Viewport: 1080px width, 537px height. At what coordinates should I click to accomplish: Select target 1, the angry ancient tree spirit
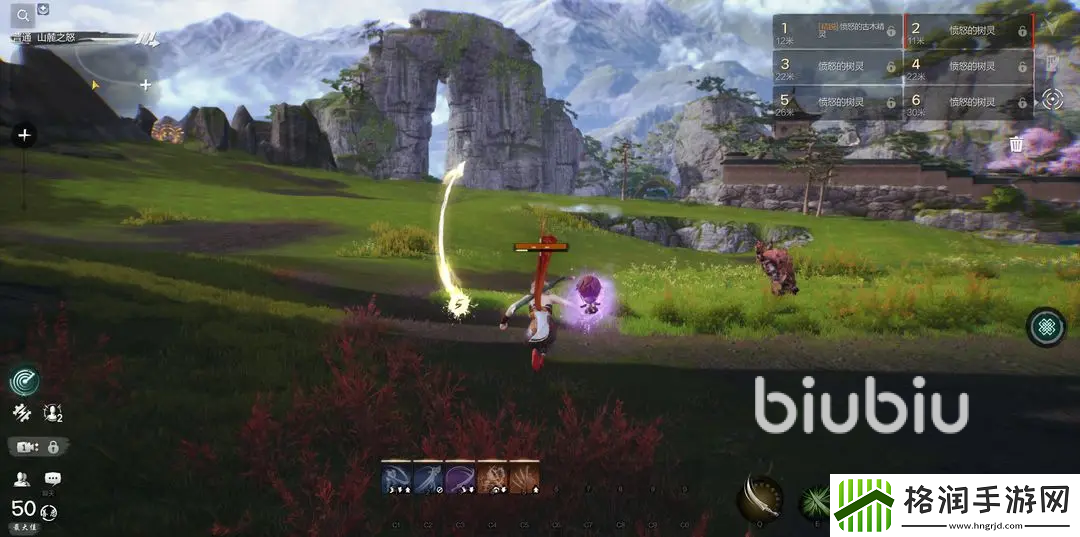click(x=837, y=33)
